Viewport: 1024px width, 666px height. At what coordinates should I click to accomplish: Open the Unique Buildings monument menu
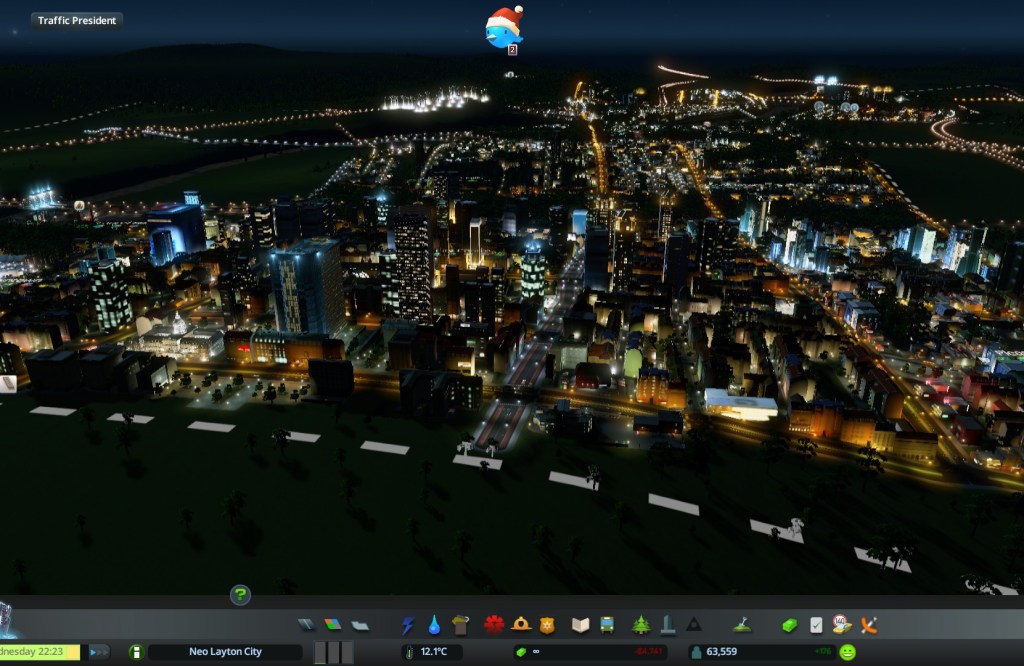tap(667, 625)
